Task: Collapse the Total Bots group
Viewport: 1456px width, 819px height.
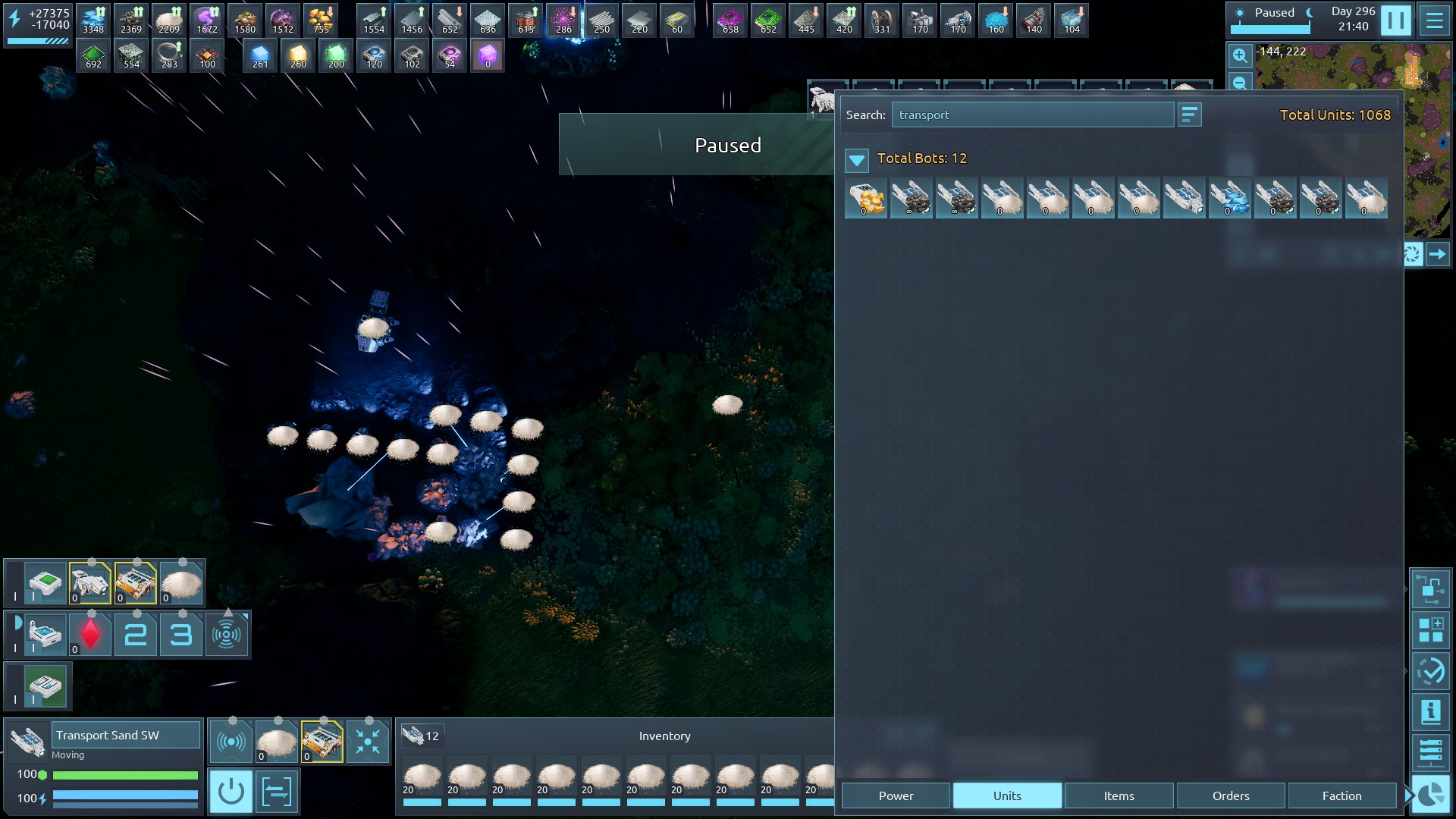Action: click(x=857, y=159)
